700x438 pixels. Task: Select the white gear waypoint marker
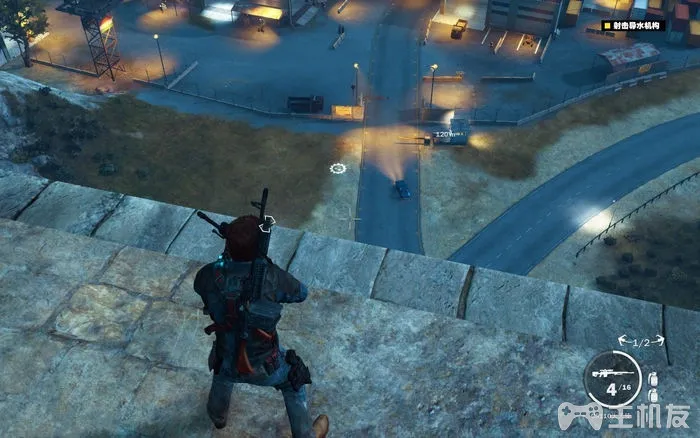click(338, 168)
